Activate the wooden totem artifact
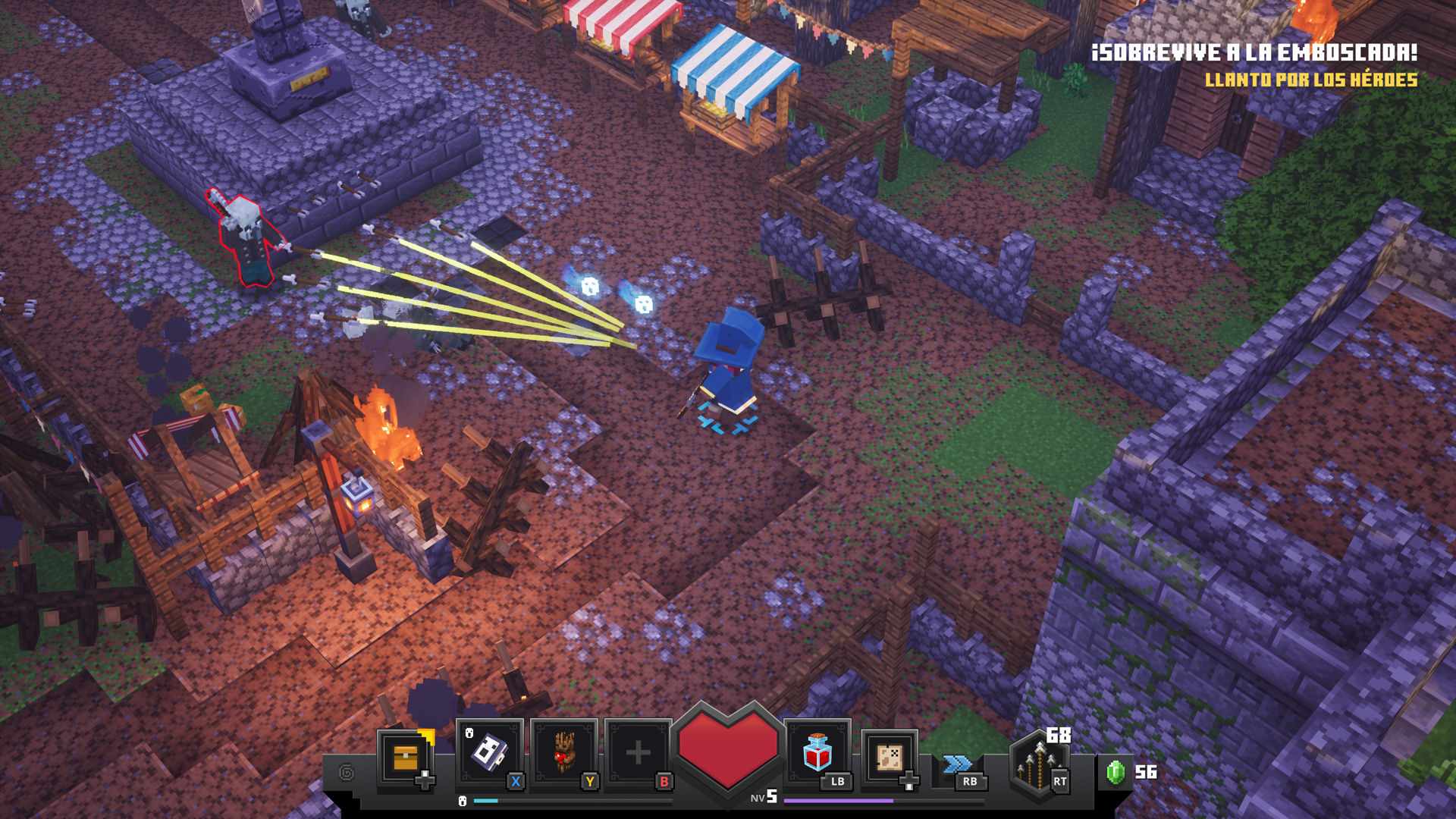Image resolution: width=1456 pixels, height=819 pixels. 563,752
